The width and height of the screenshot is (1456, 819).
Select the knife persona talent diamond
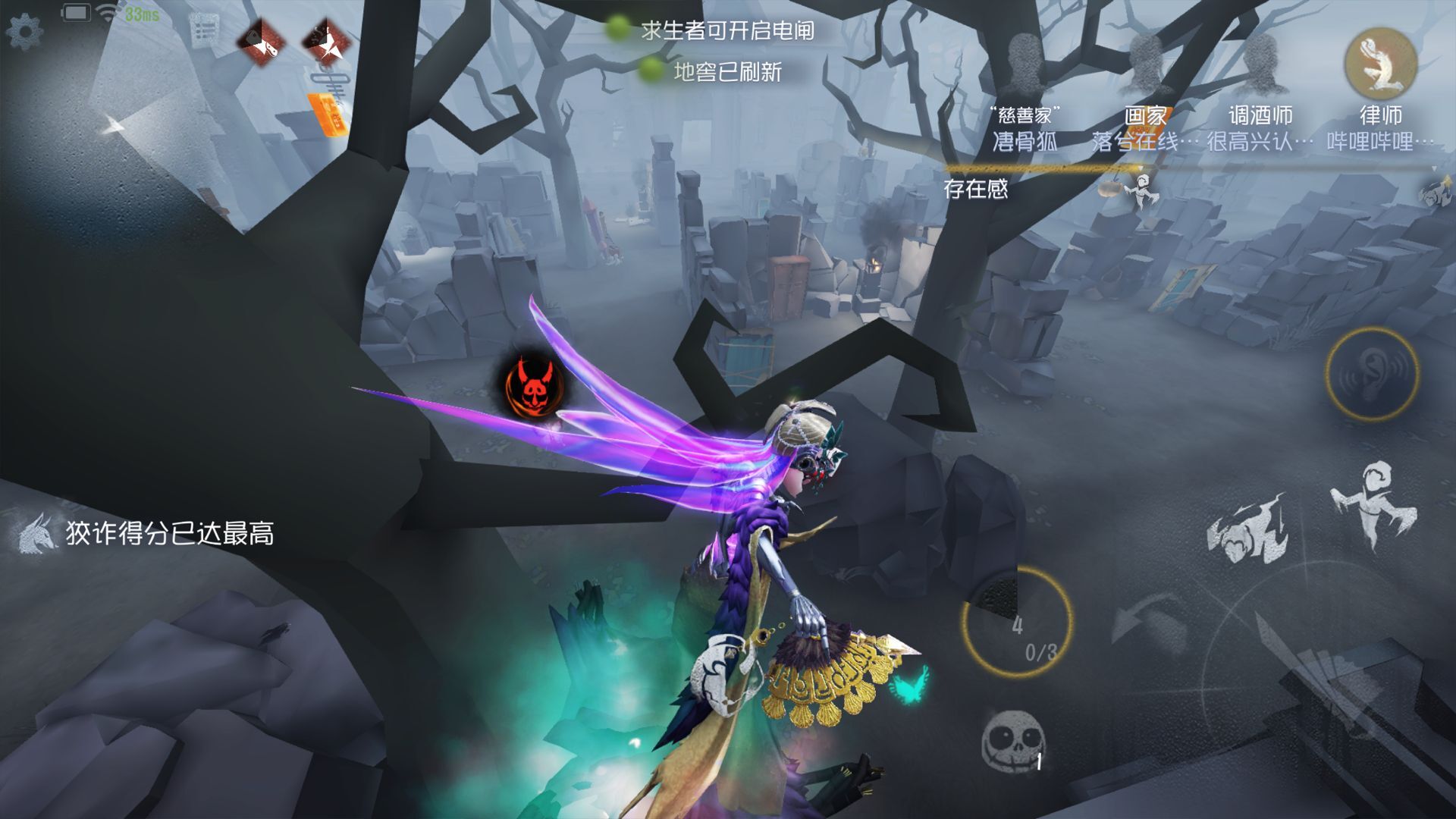pyautogui.click(x=261, y=41)
